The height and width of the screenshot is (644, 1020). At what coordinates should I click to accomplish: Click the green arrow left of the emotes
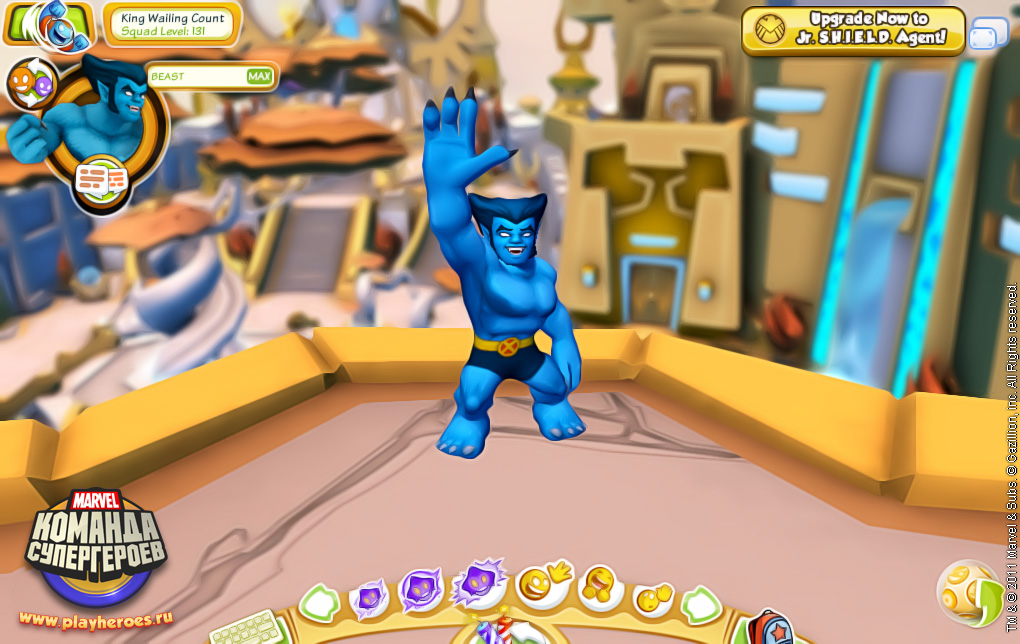pos(319,604)
